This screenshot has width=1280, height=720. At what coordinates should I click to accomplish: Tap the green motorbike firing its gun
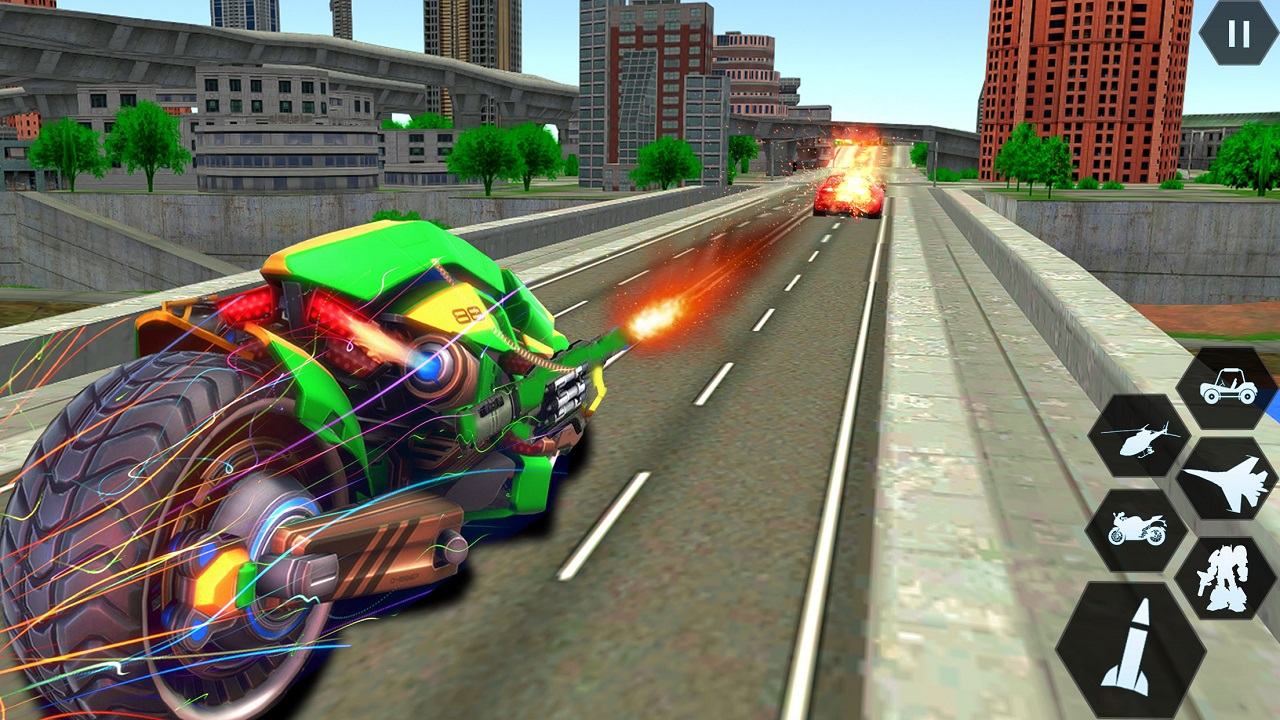point(350,420)
